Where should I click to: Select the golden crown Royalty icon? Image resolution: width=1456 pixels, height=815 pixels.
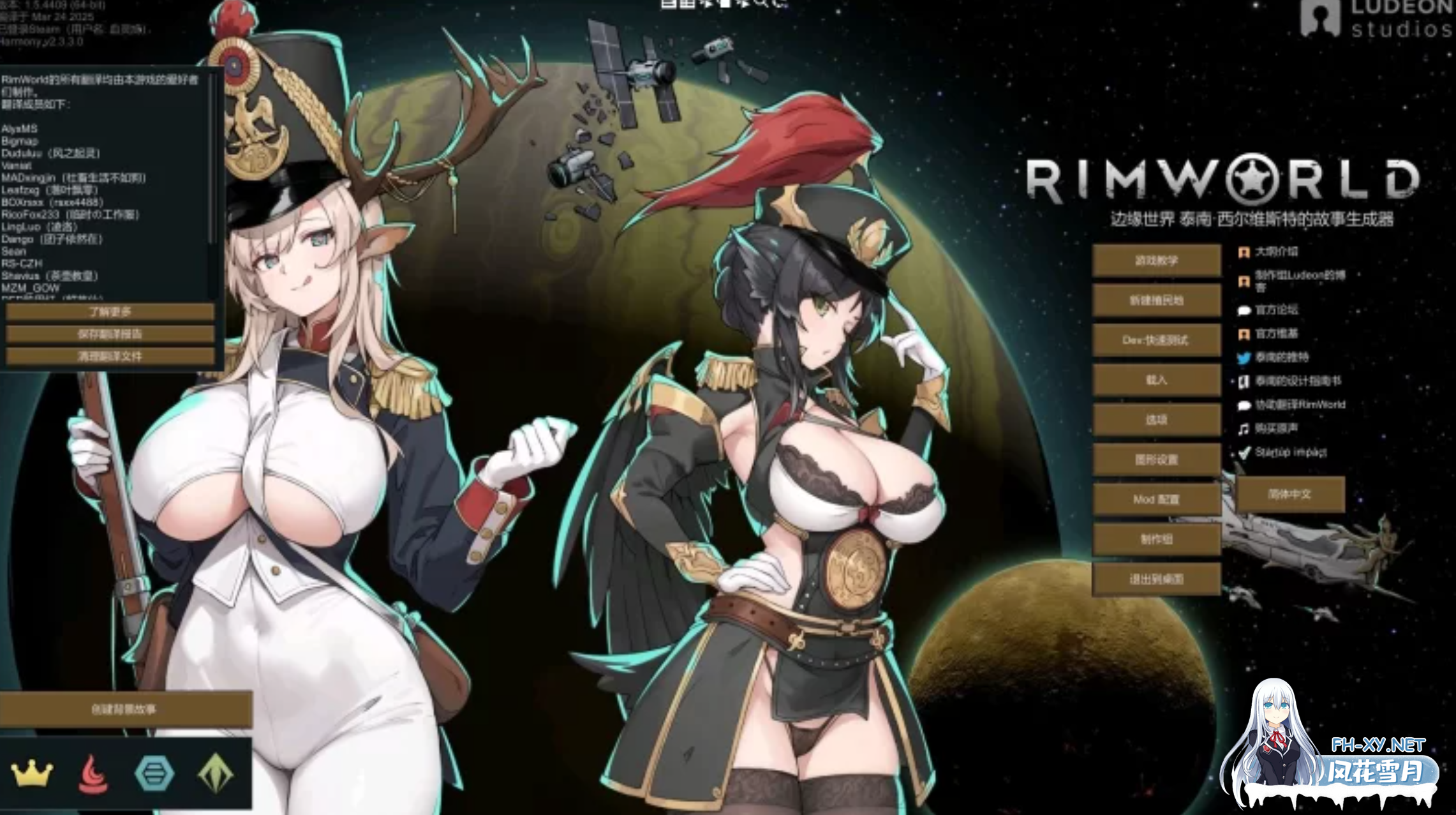(x=31, y=774)
